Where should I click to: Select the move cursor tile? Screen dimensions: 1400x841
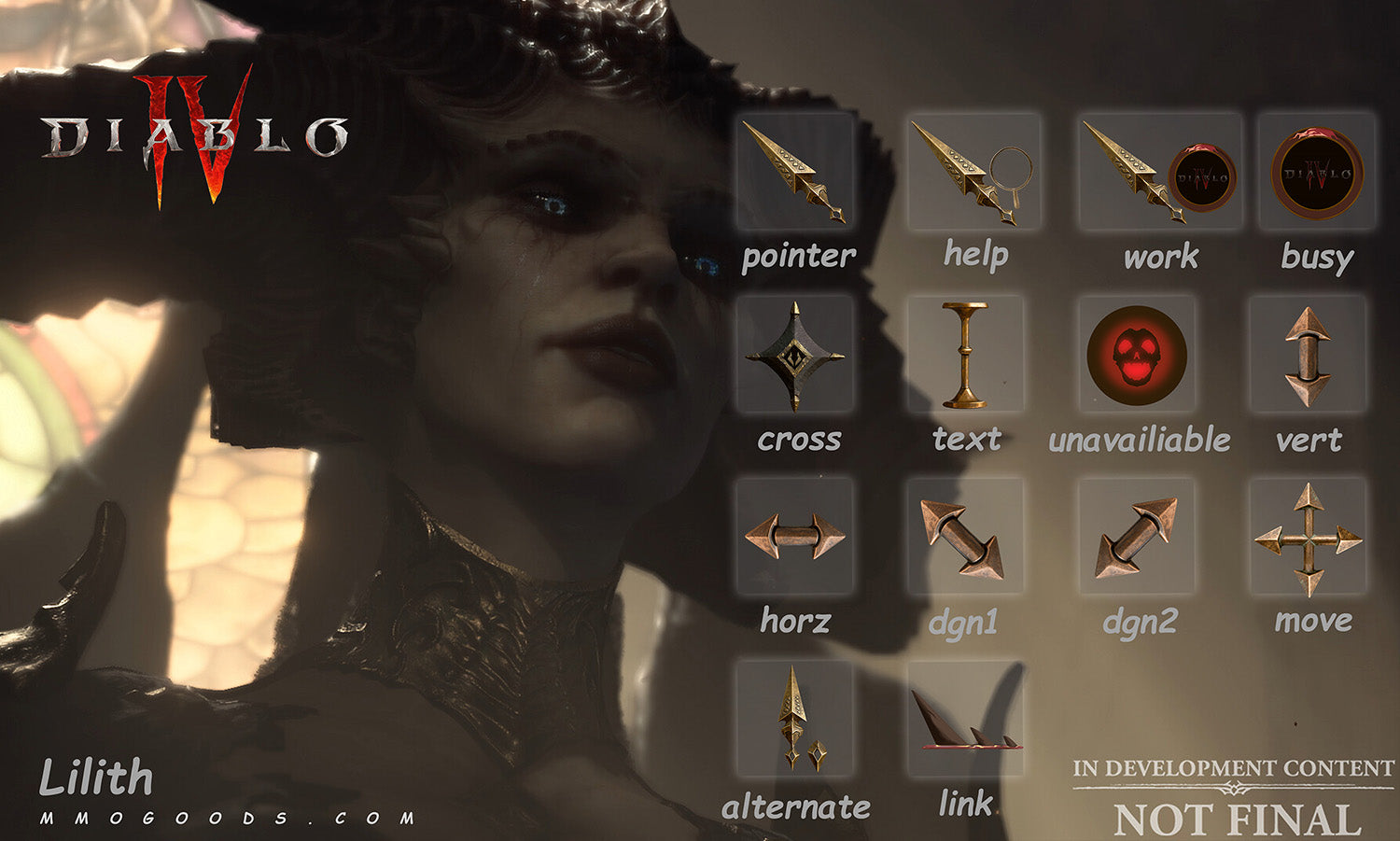1308,536
